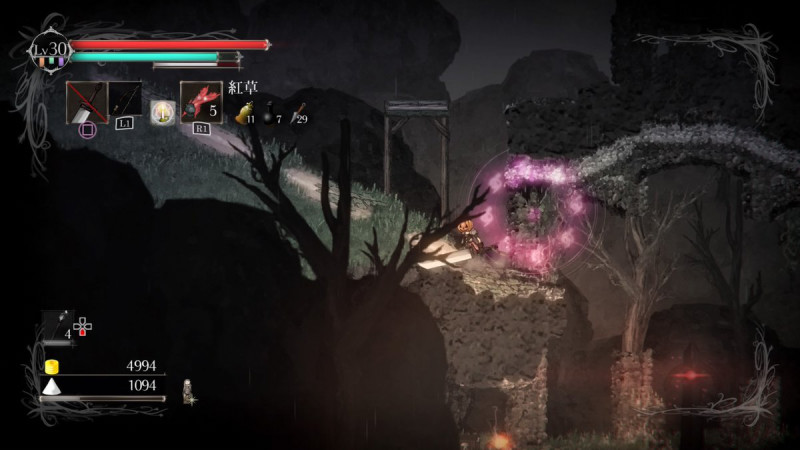Screen dimensions: 800x450
Task: Click the small statue figure icon
Action: (187, 391)
